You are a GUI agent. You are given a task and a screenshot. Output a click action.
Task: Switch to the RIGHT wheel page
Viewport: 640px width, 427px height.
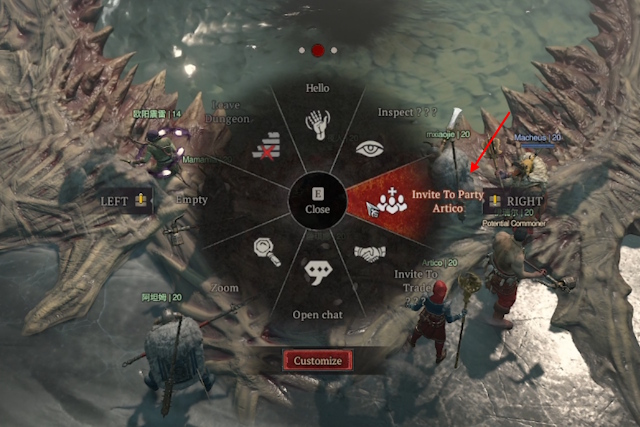[513, 200]
